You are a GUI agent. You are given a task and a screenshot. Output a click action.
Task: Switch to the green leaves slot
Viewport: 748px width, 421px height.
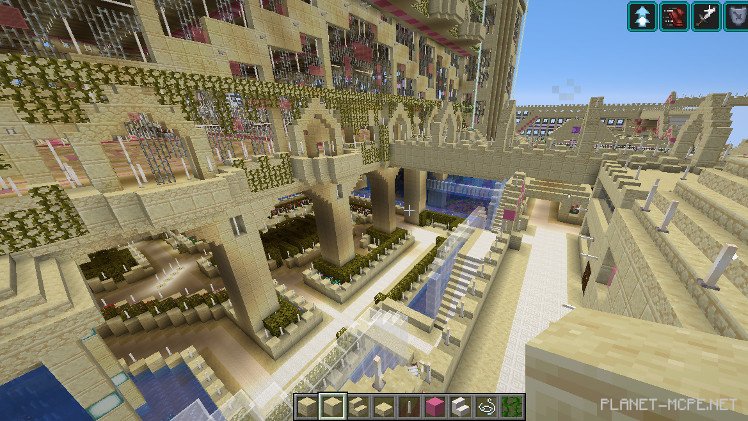tap(513, 406)
